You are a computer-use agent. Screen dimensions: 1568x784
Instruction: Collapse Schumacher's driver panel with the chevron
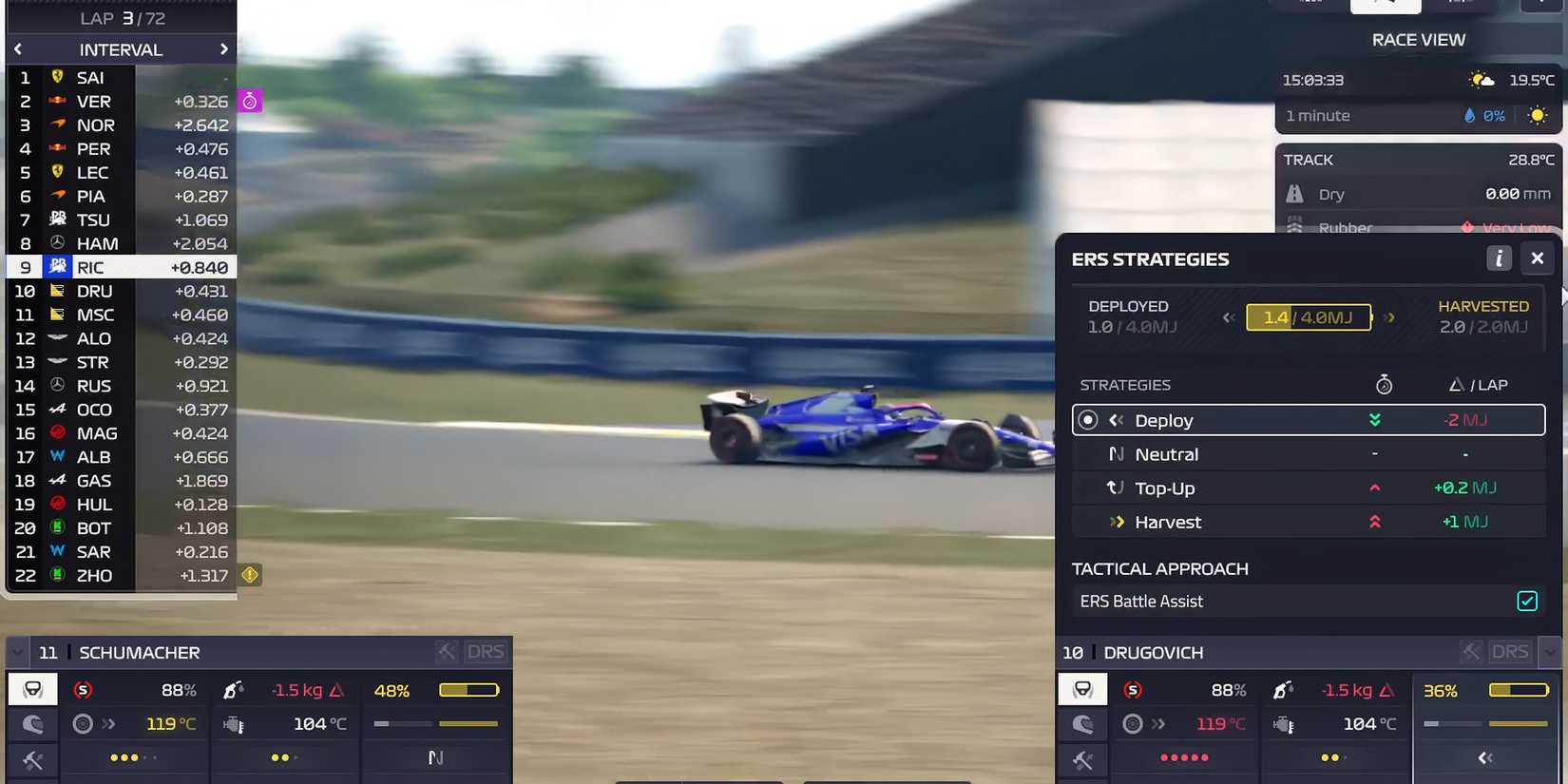coord(17,652)
